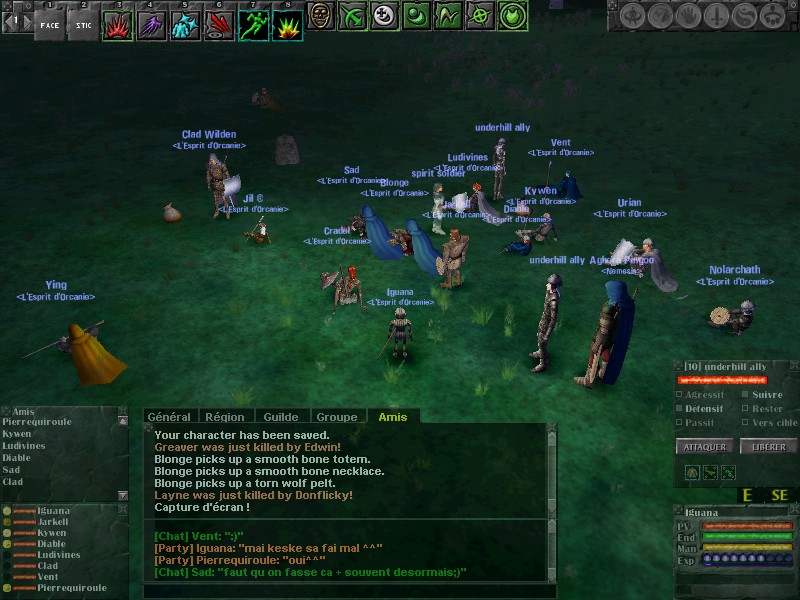
Task: Click the ATTAQUER pet command button
Action: pyautogui.click(x=706, y=447)
